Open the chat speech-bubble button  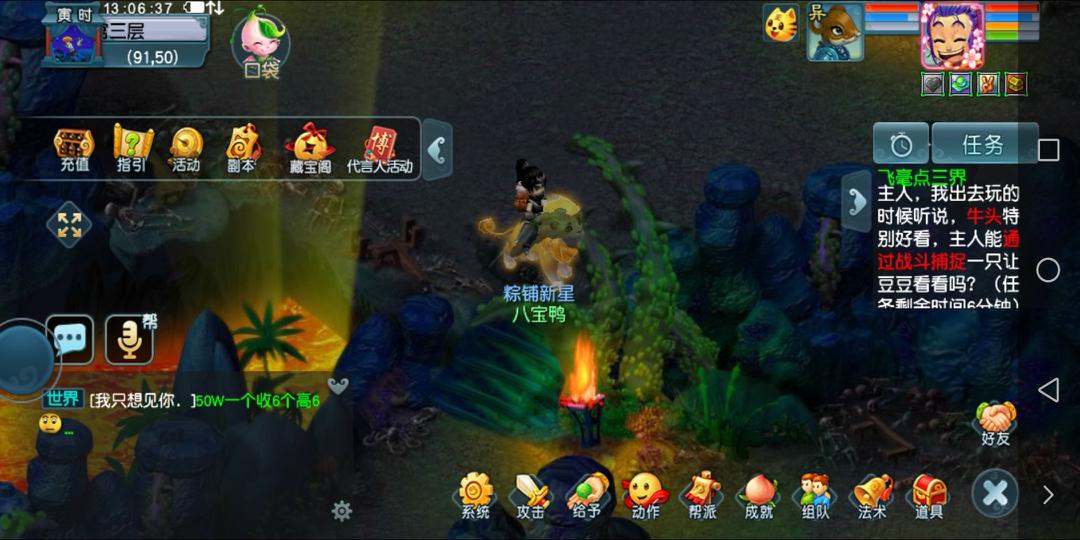[x=70, y=340]
